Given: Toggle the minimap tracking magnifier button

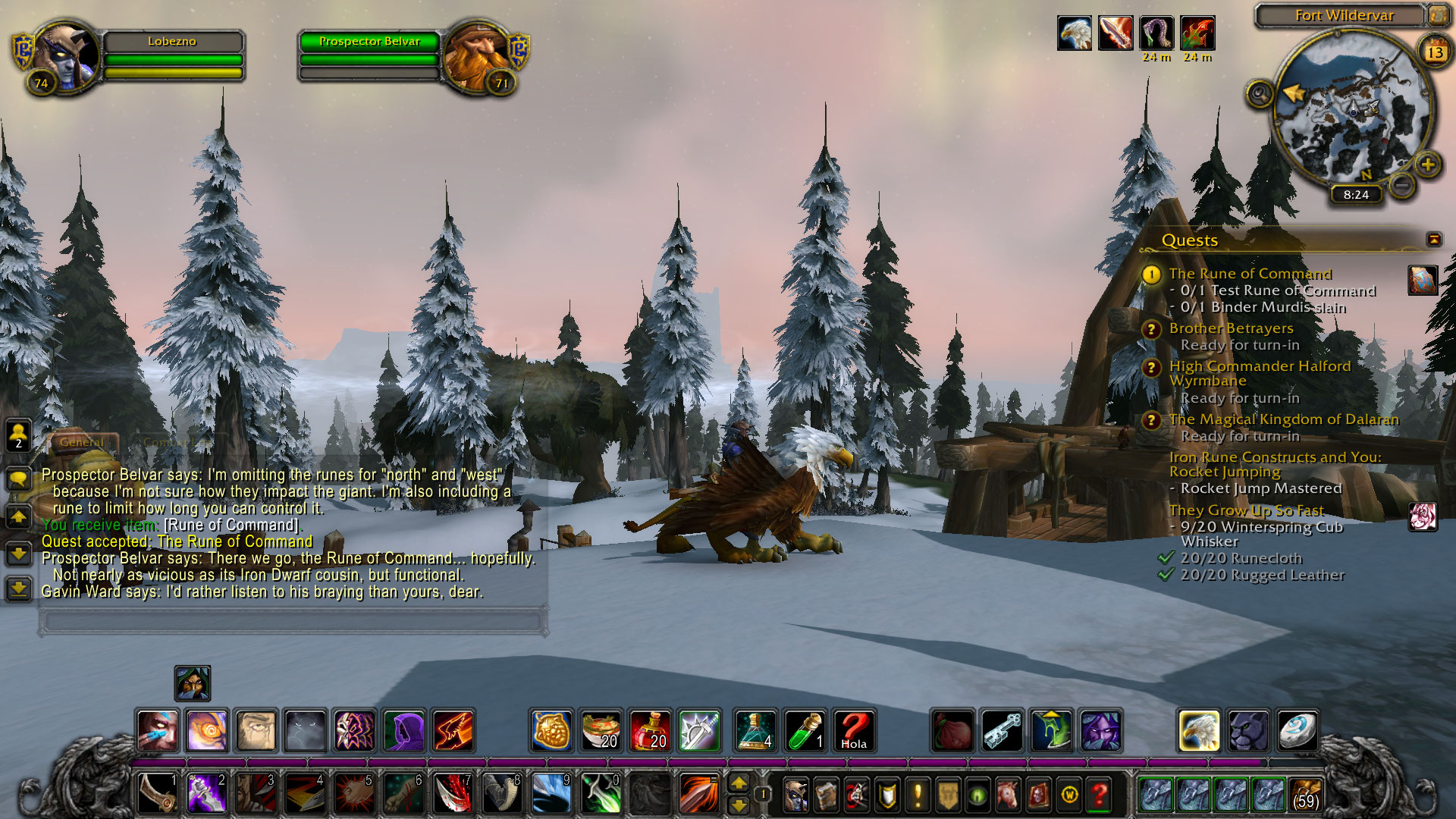Looking at the screenshot, I should tap(1260, 94).
